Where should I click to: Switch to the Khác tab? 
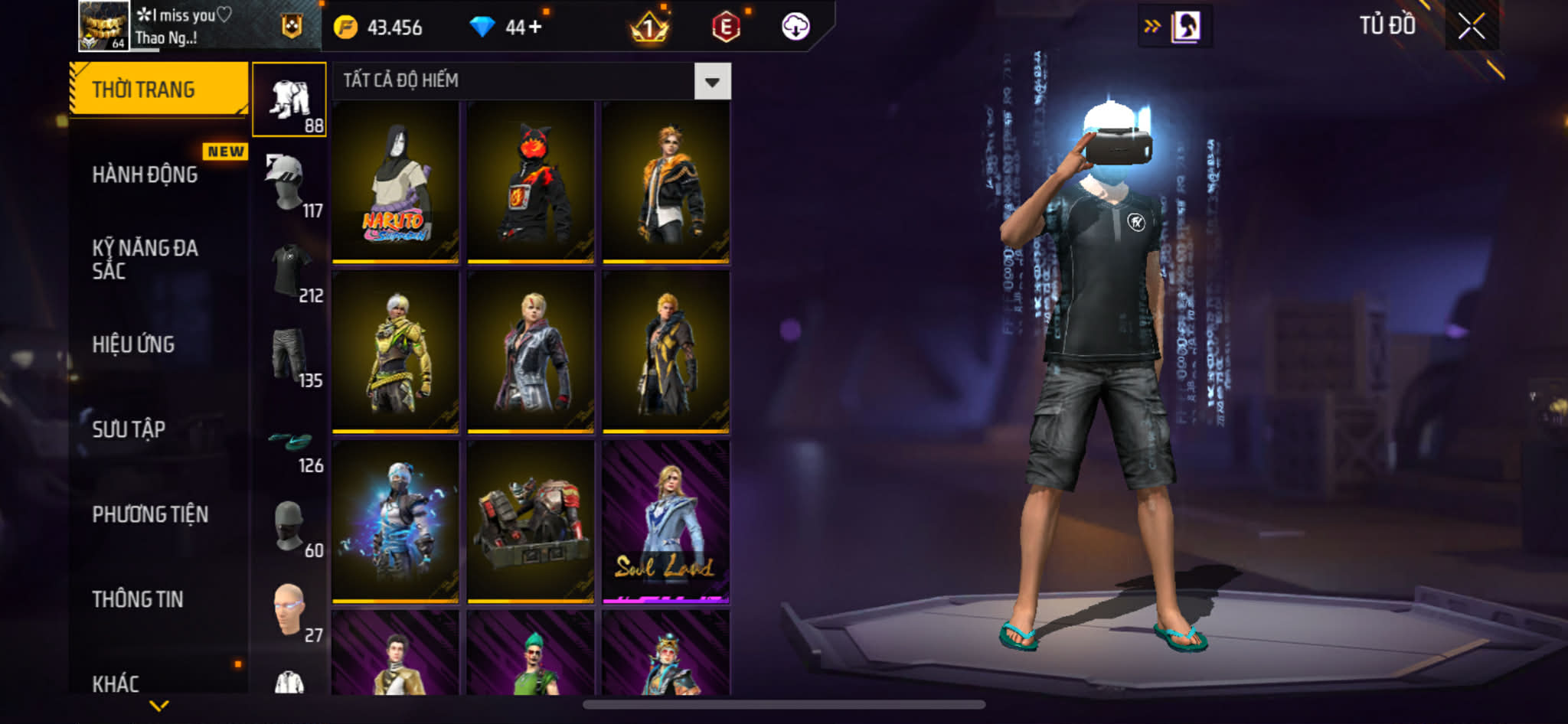tap(116, 683)
